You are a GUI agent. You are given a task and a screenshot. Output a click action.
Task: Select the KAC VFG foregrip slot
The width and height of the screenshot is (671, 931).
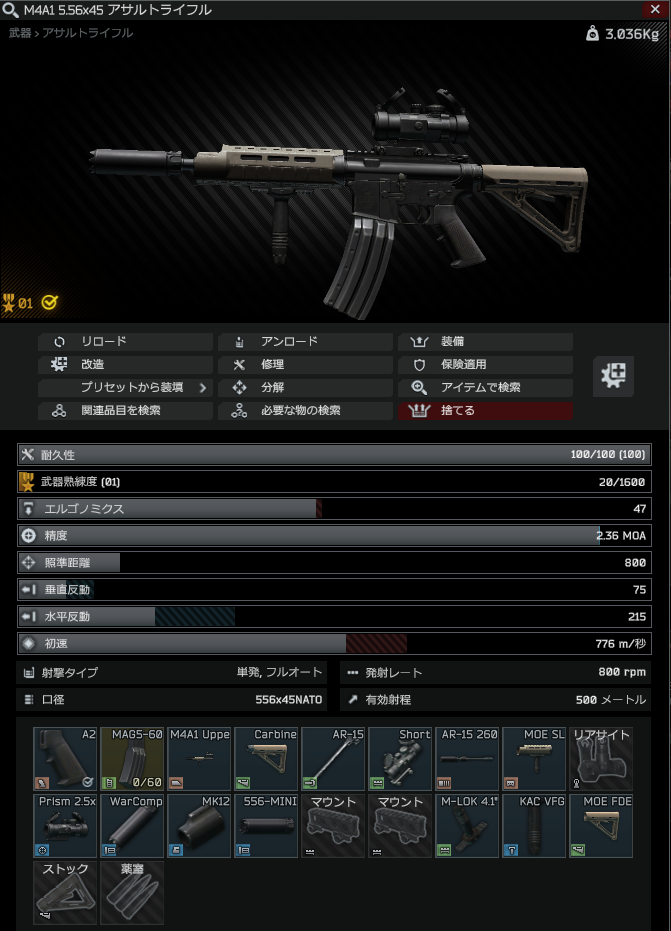coord(534,825)
